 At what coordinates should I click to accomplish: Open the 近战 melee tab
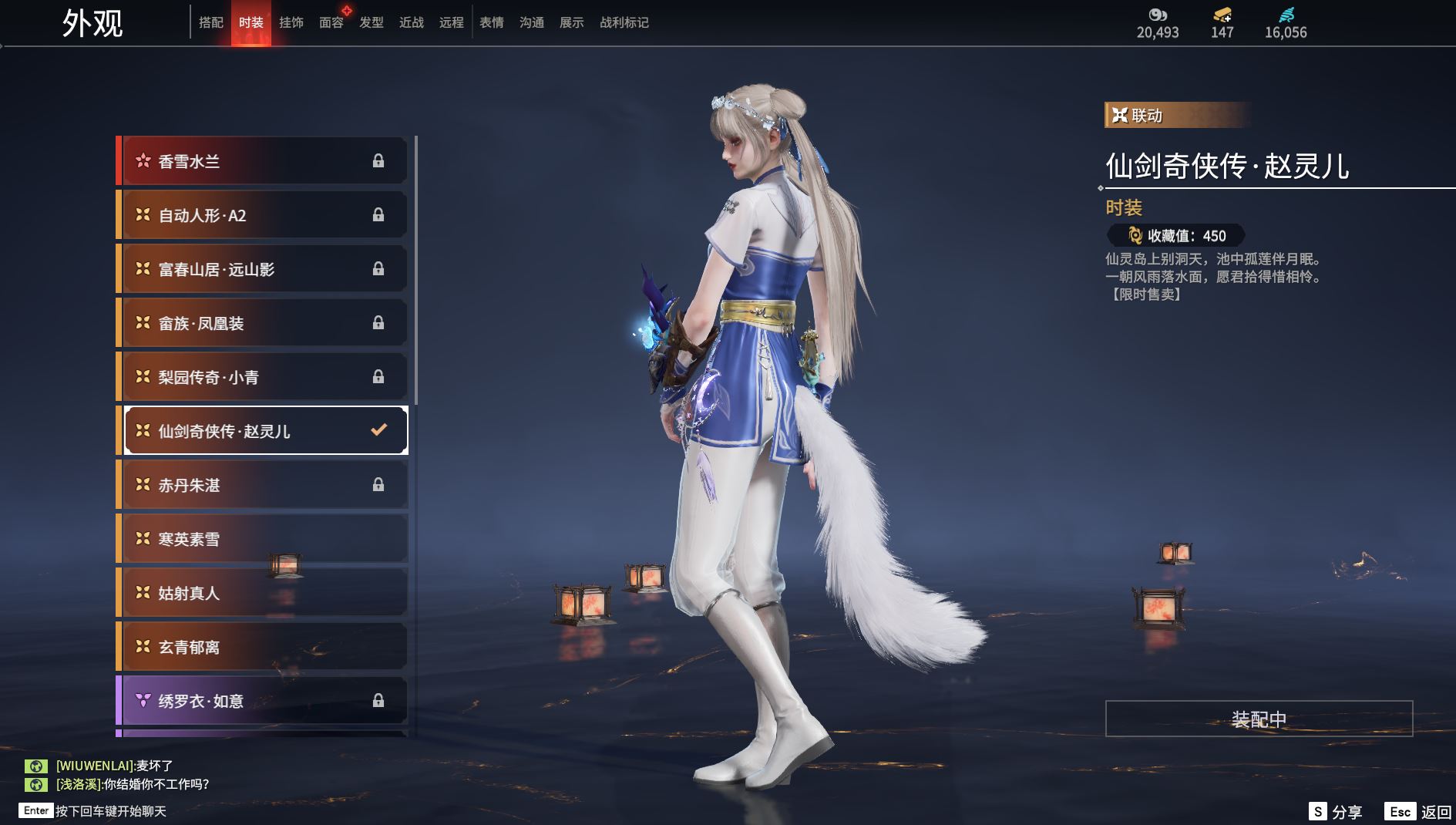point(412,23)
